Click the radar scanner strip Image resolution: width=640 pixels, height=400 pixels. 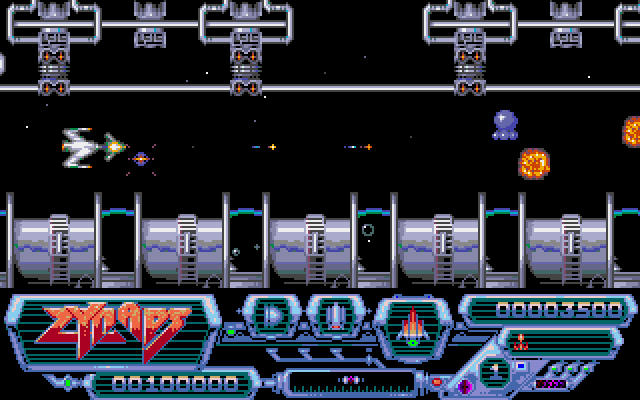click(352, 380)
